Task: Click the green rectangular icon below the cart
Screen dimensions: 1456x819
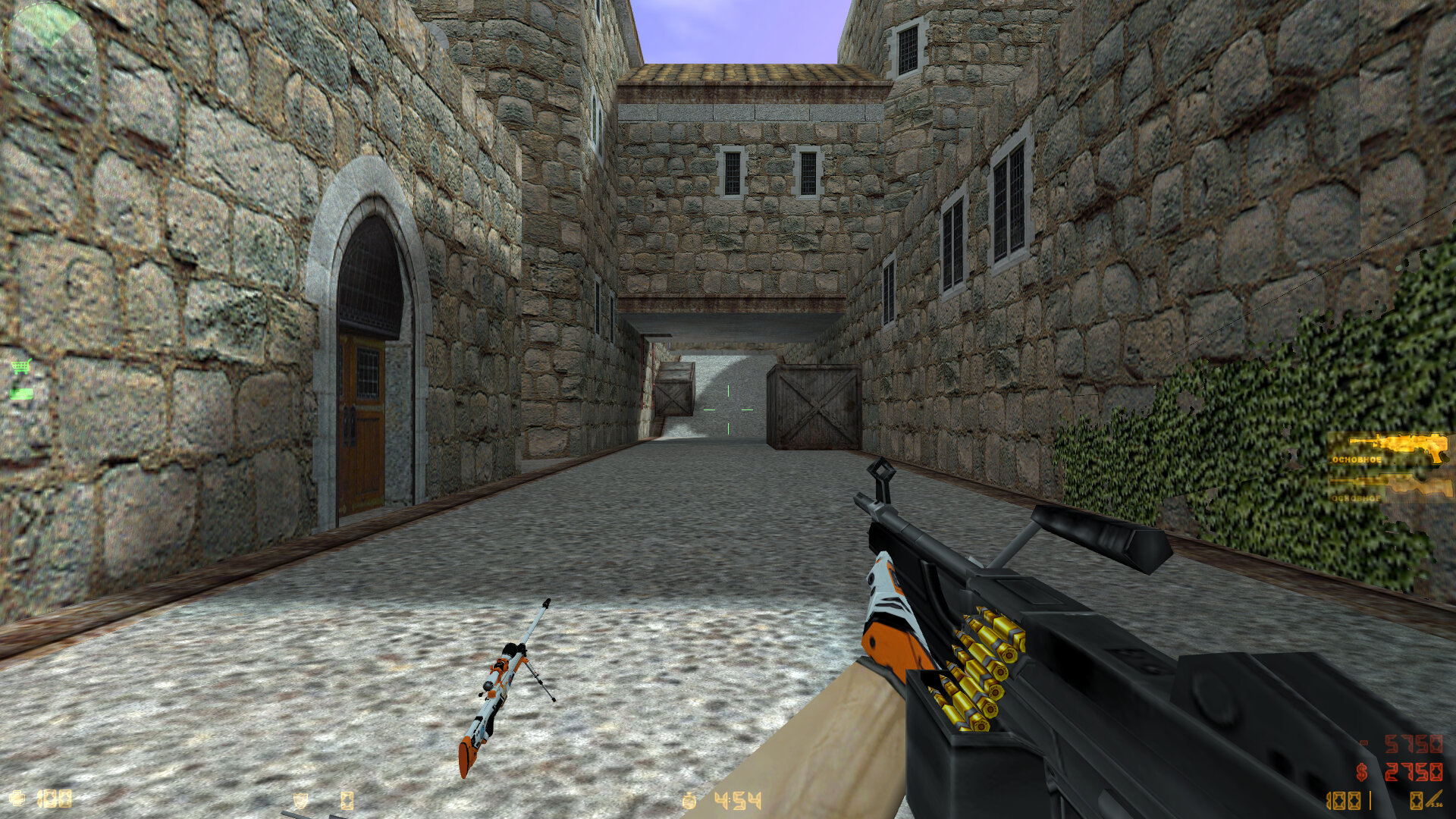Action: pyautogui.click(x=21, y=394)
